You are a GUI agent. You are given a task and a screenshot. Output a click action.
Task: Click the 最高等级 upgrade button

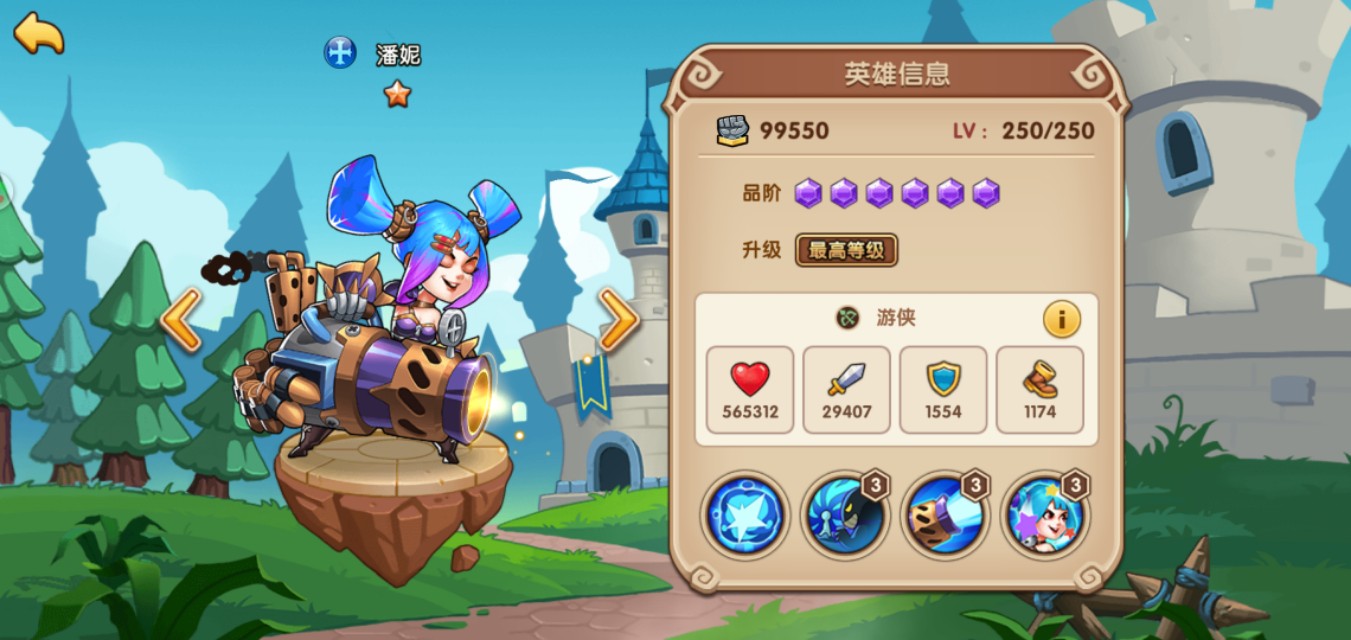coord(846,250)
